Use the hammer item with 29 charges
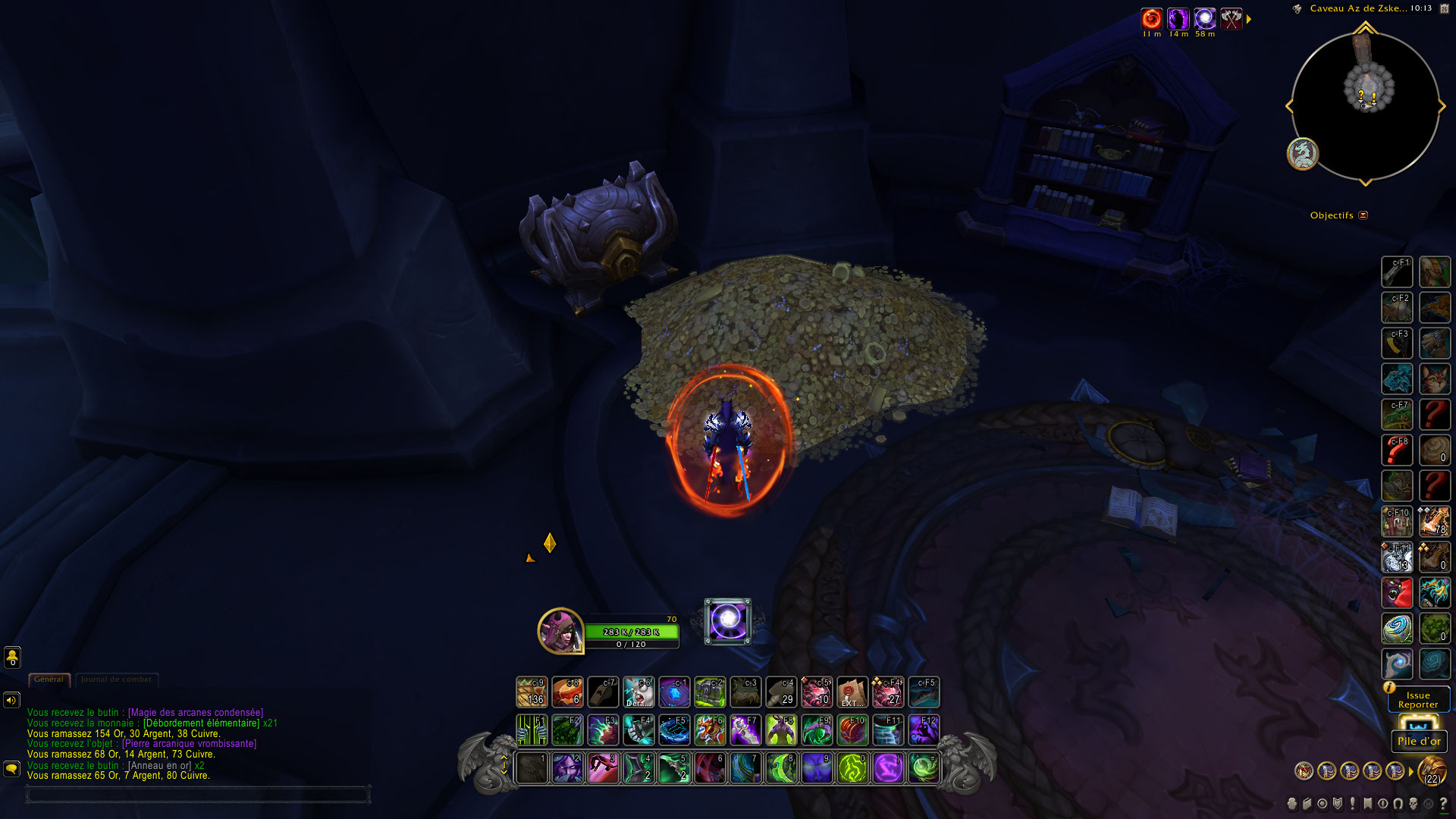Screen dimensions: 1456x819 click(x=781, y=692)
